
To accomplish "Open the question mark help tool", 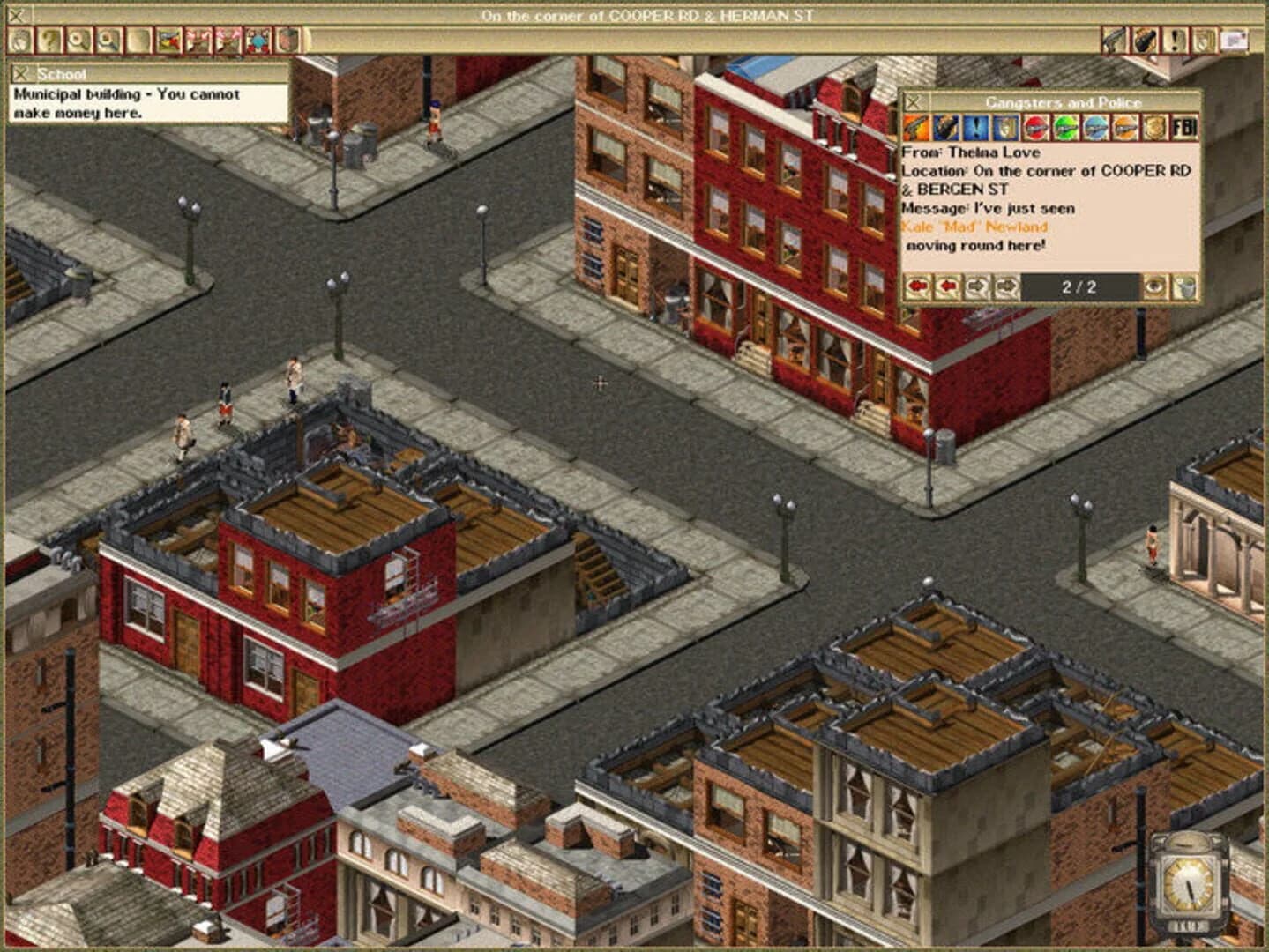I will tap(49, 40).
